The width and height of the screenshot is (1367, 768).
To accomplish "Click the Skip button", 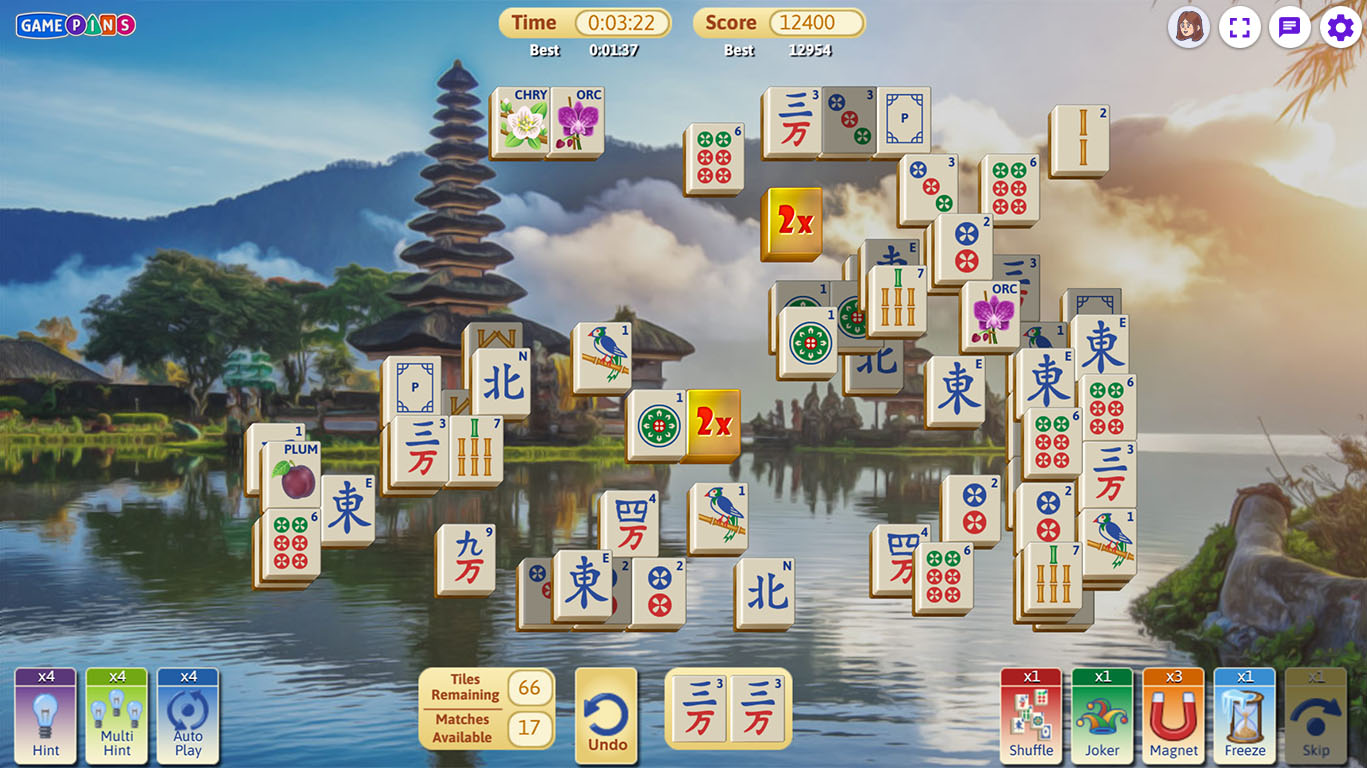I will [1315, 716].
